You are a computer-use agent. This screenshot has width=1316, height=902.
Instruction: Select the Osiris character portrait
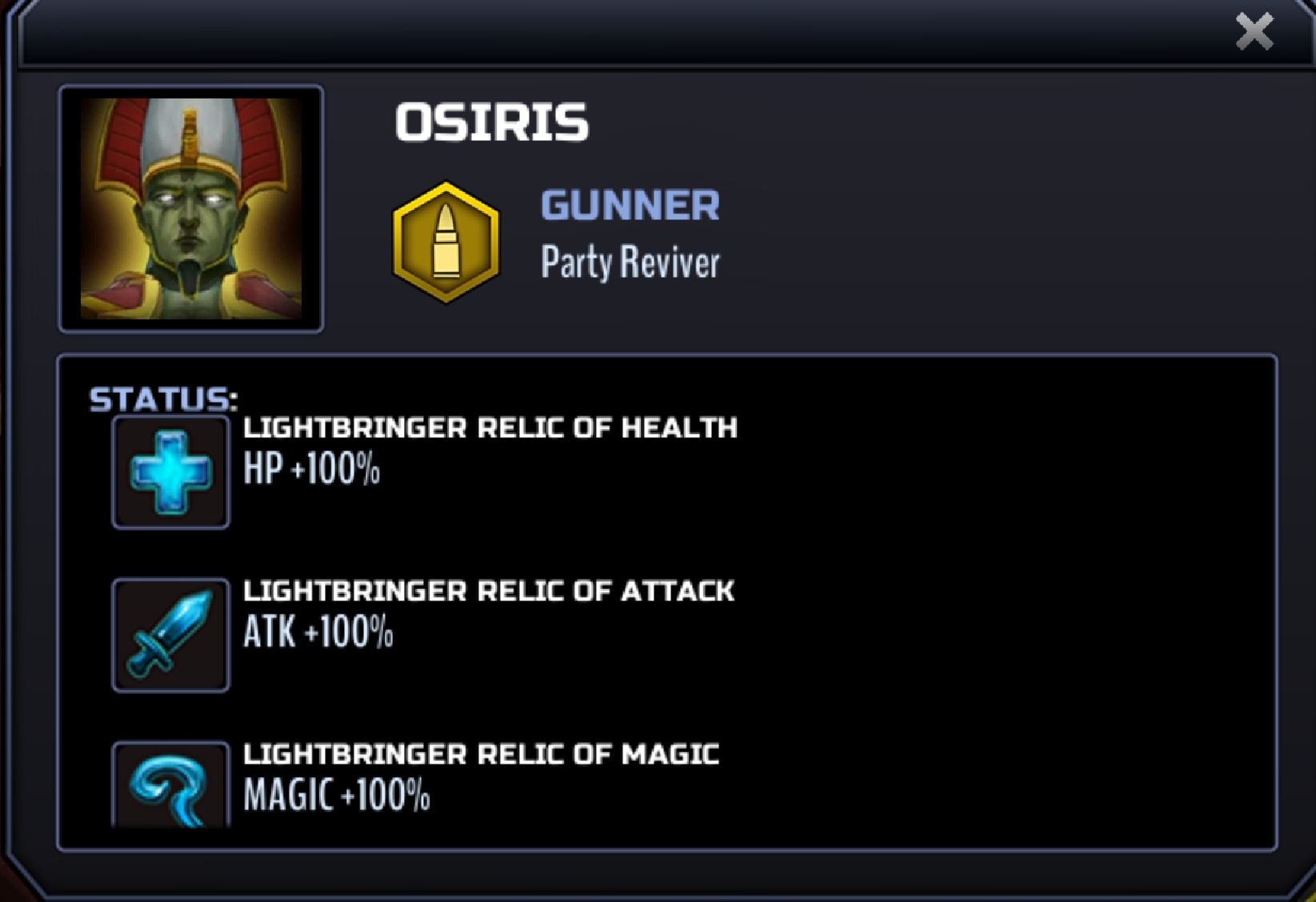click(x=191, y=208)
